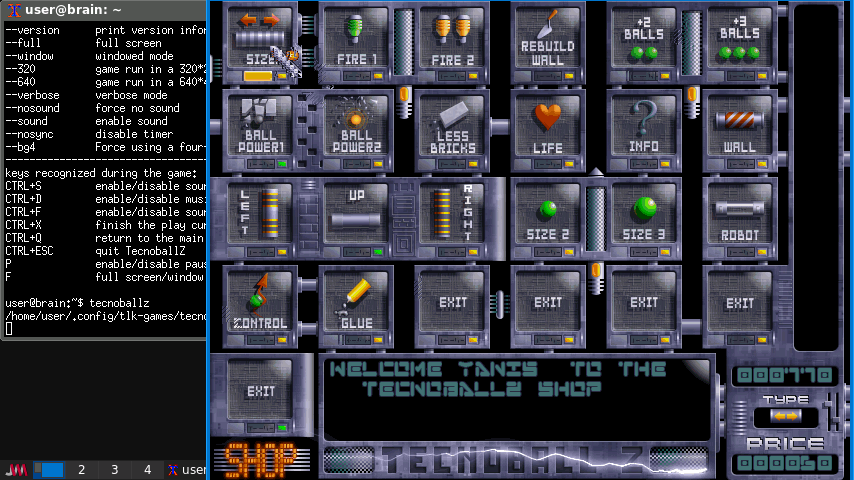Choose the Up paddle option
The width and height of the screenshot is (854, 480).
pyautogui.click(x=356, y=216)
